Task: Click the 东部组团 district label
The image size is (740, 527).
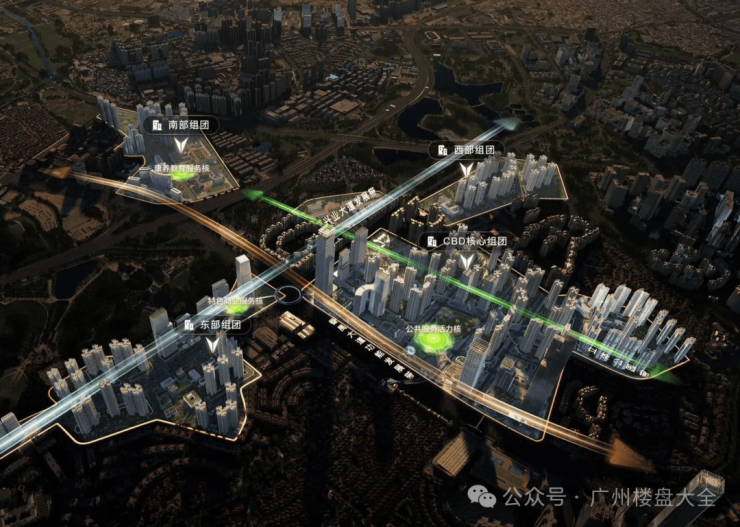Action: click(211, 324)
